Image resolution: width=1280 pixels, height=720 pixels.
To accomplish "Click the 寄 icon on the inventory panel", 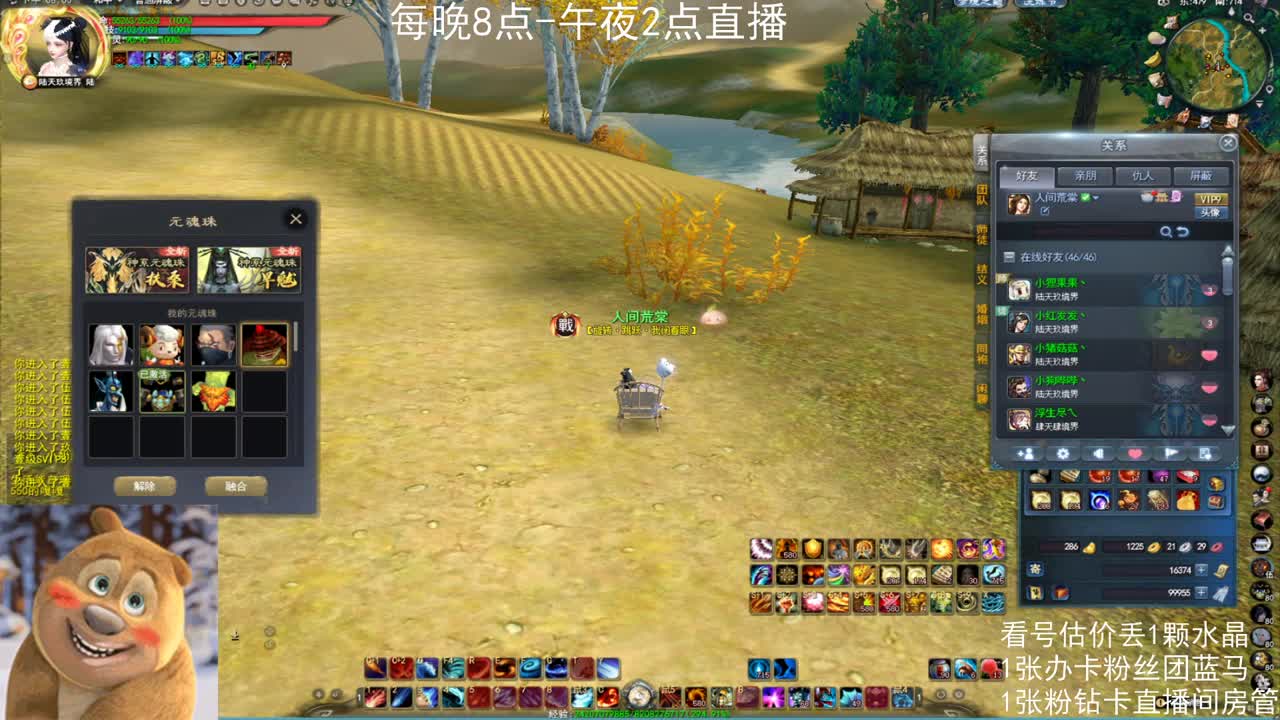I will pos(1035,568).
